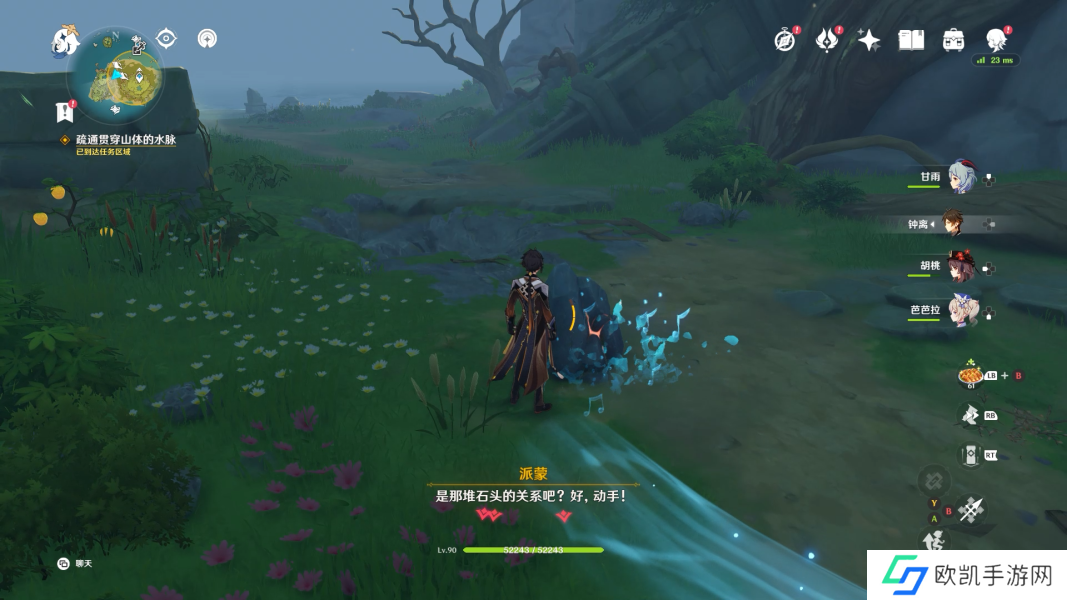Screen dimensions: 1067x600
Task: Click the star-in-circle icon near the minimap
Action: (207, 39)
